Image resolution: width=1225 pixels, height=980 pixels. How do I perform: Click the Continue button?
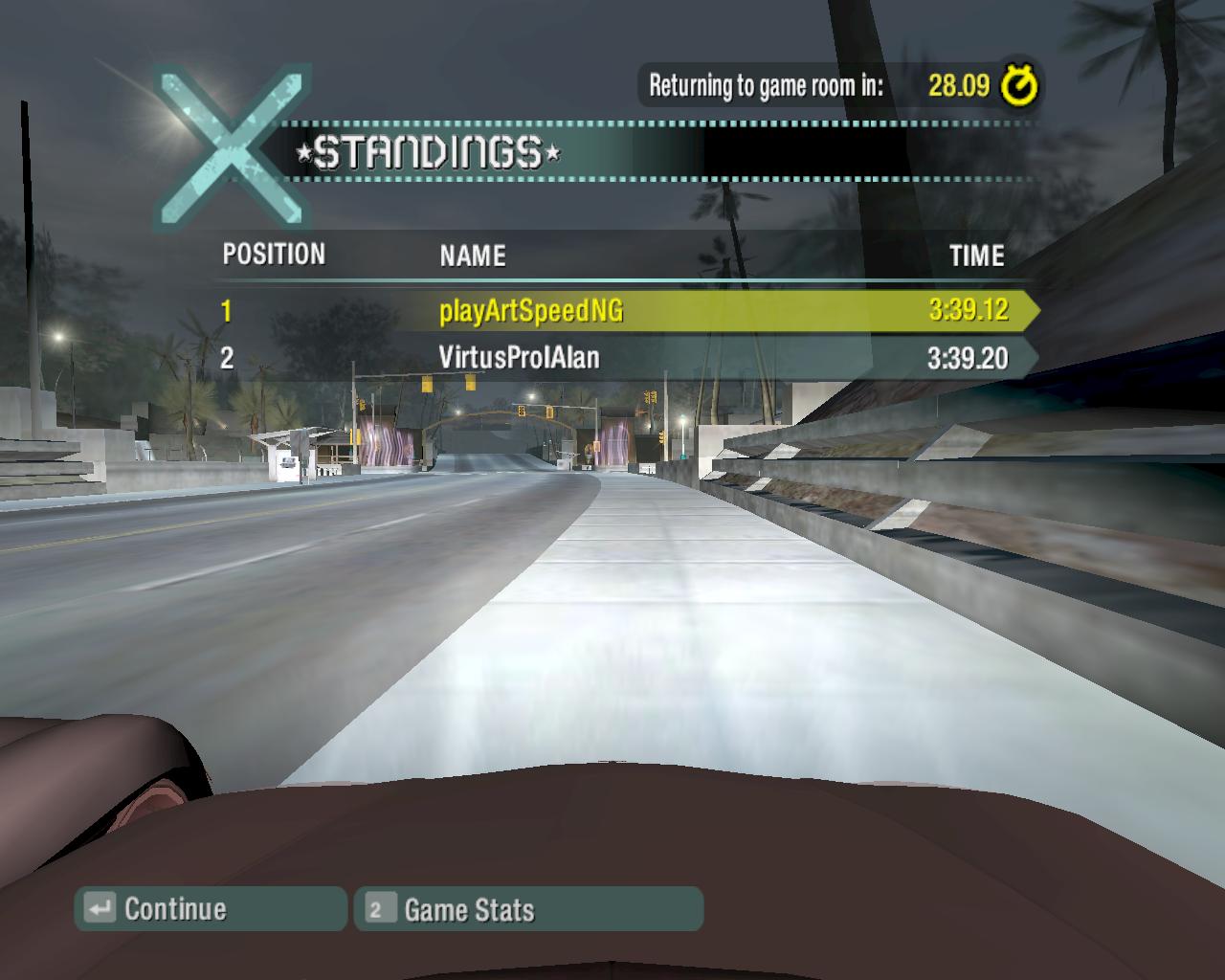211,908
